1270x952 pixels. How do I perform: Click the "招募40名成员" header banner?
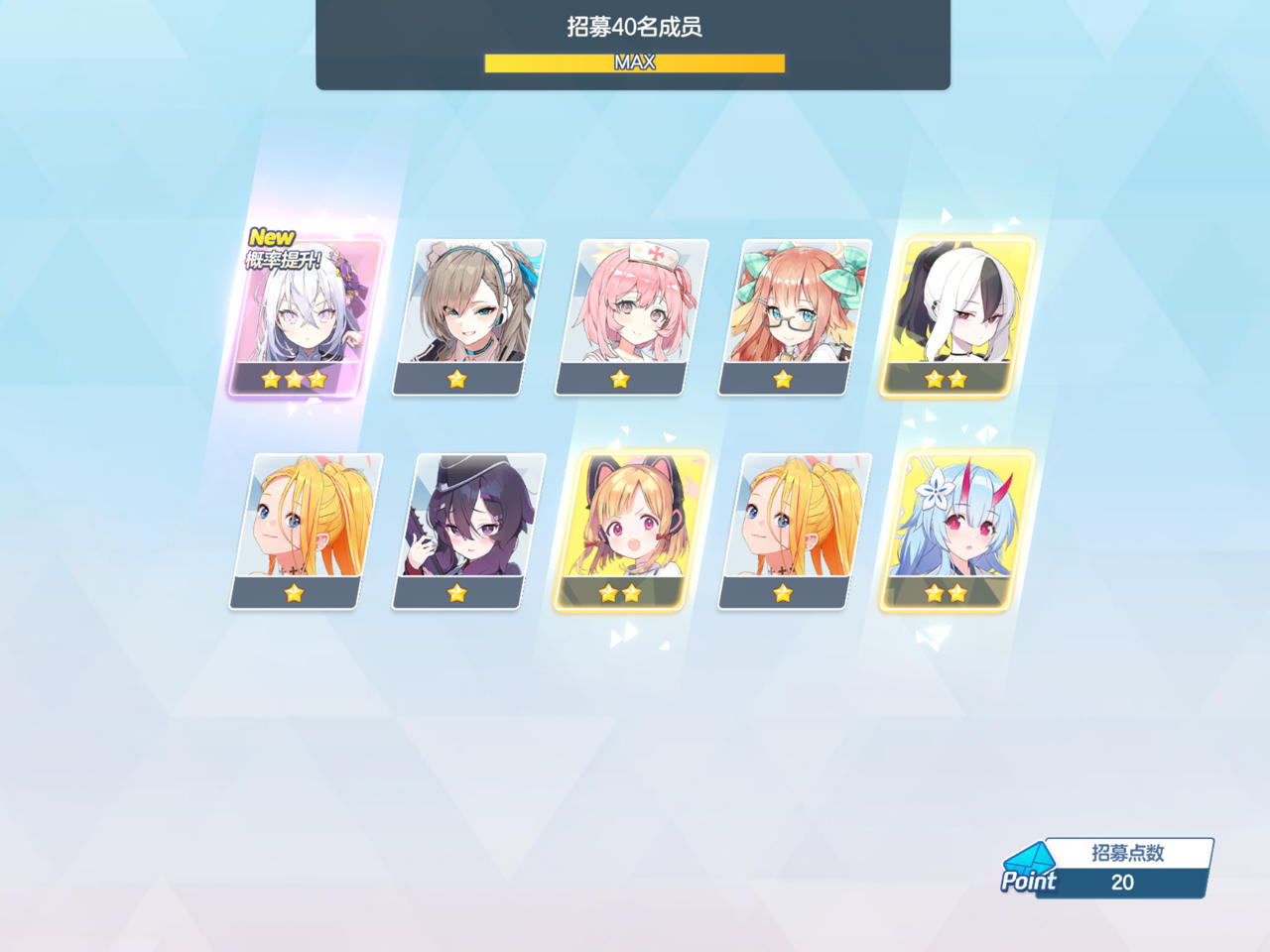click(634, 28)
